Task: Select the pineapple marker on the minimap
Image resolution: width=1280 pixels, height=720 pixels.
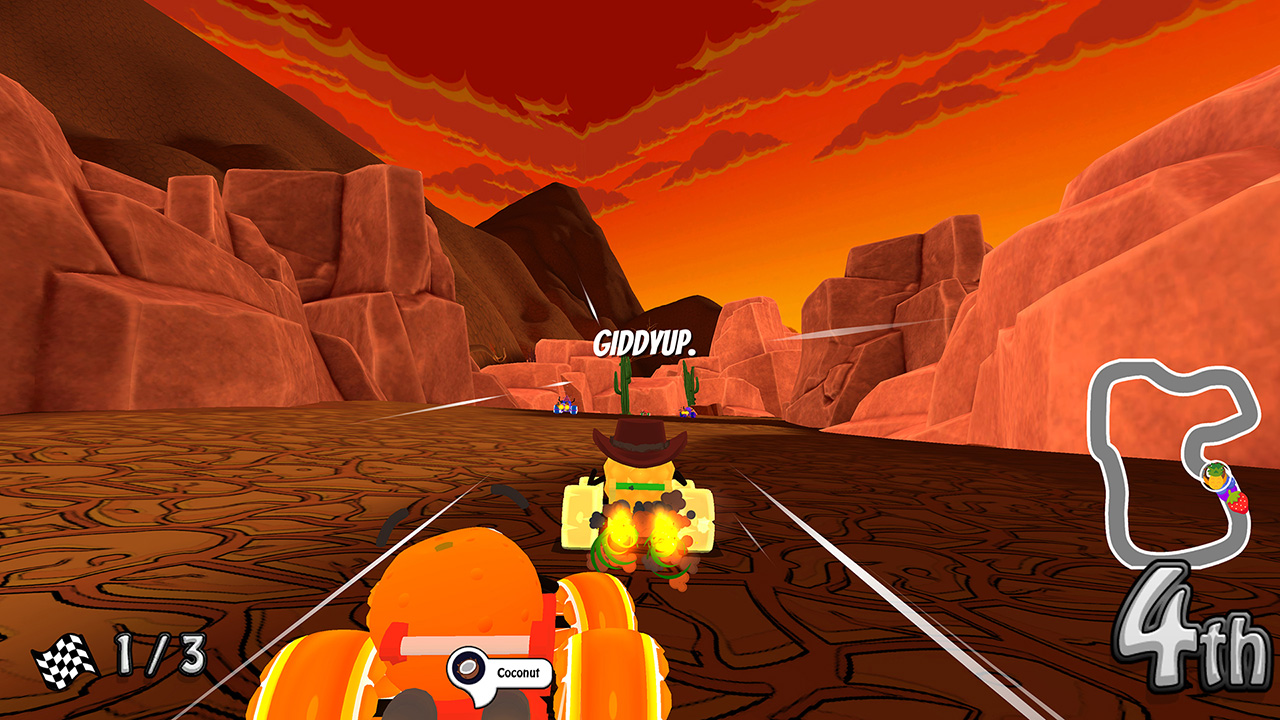Action: [x=1214, y=478]
